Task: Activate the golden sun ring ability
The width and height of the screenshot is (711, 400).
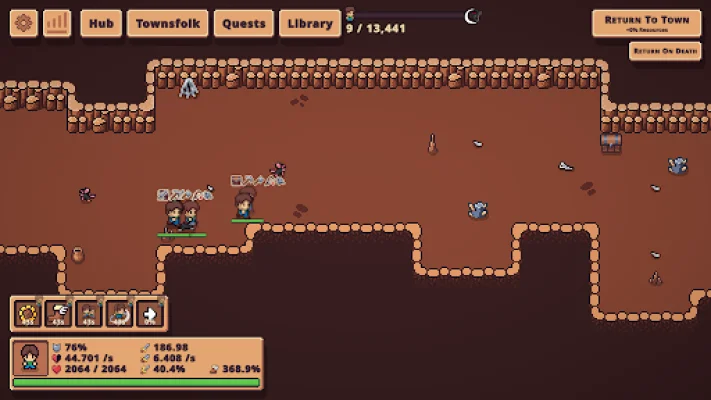Action: (27, 314)
